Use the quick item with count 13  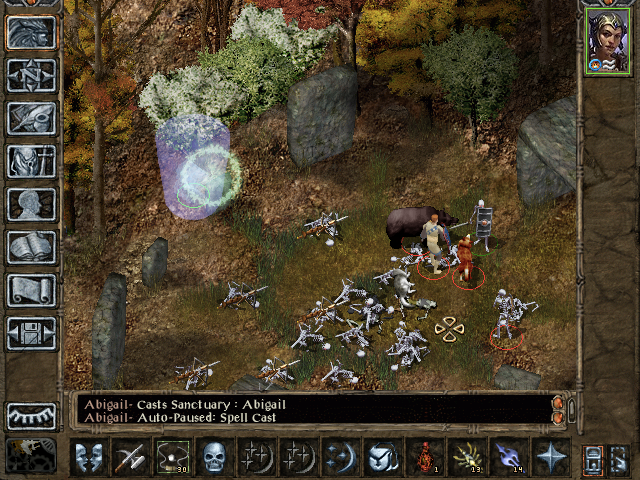[467, 457]
